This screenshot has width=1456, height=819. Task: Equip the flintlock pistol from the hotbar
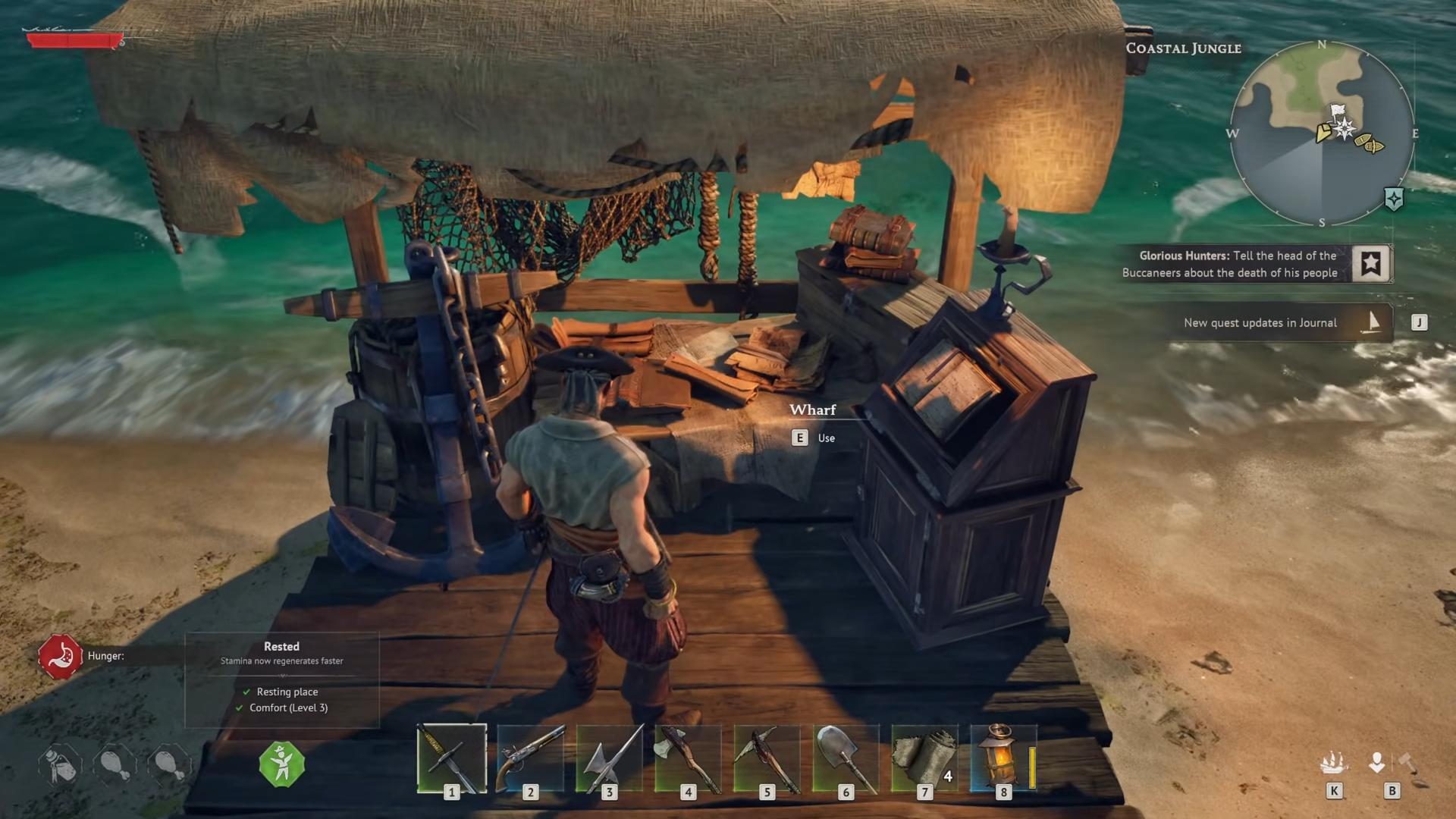point(530,758)
